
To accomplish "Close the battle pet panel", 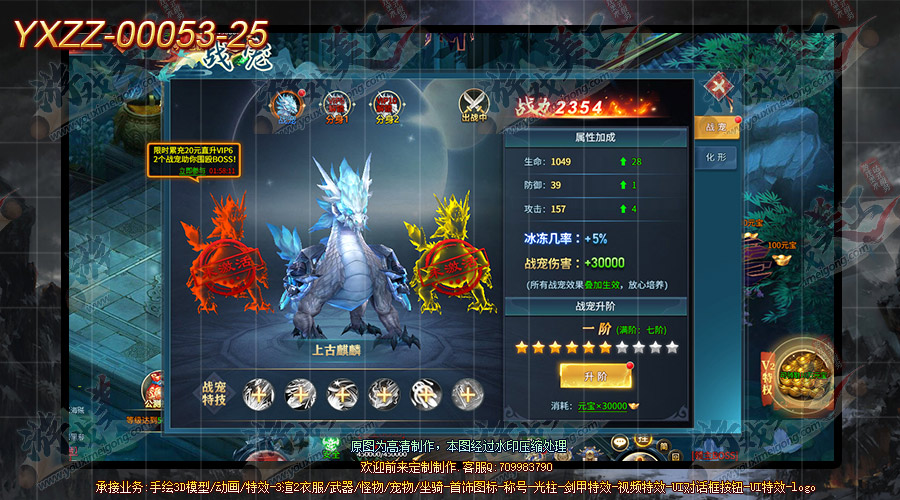I will [x=714, y=86].
